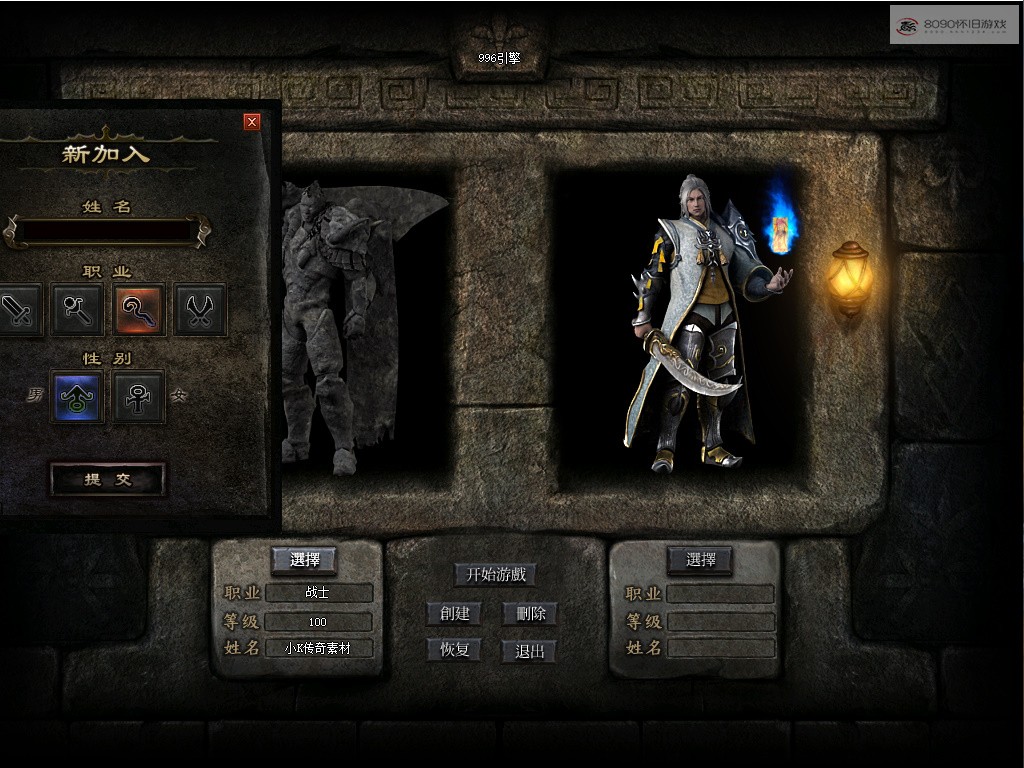
Task: Pick the crossed blades assassin class icon
Action: [200, 310]
